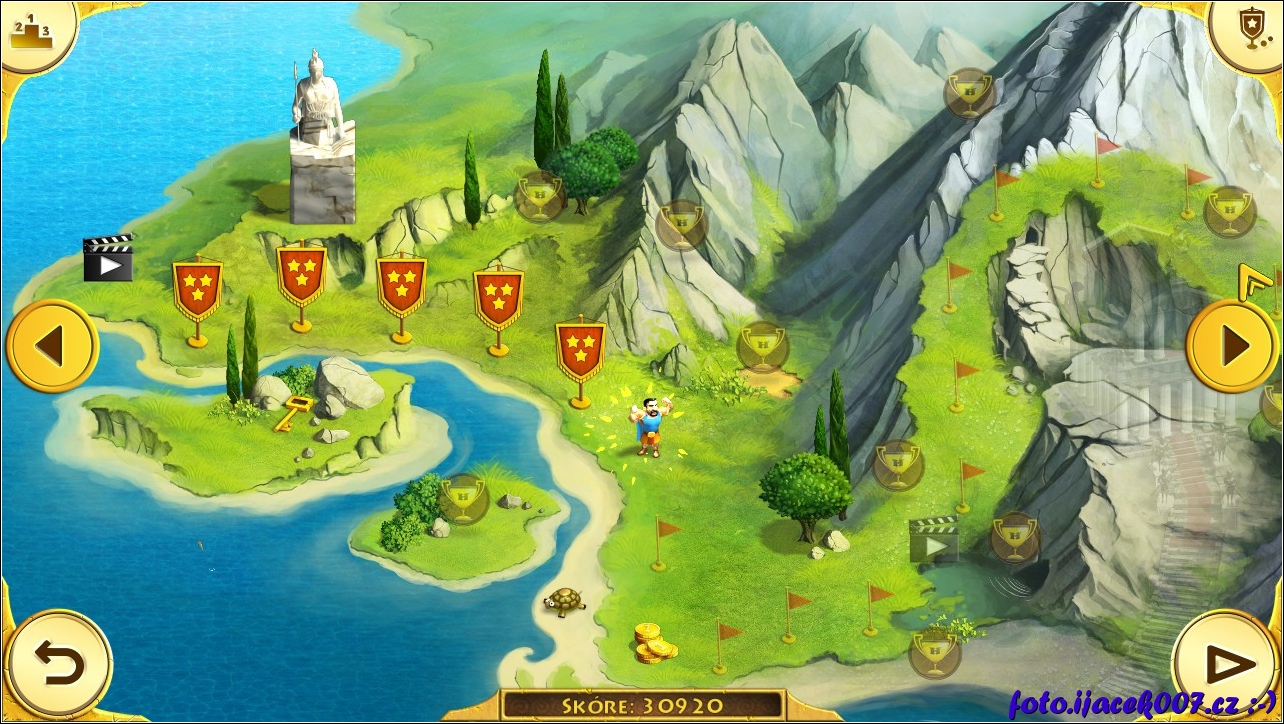Choose the three-star level shield nearest Hercules
The height and width of the screenshot is (724, 1284).
(x=580, y=351)
